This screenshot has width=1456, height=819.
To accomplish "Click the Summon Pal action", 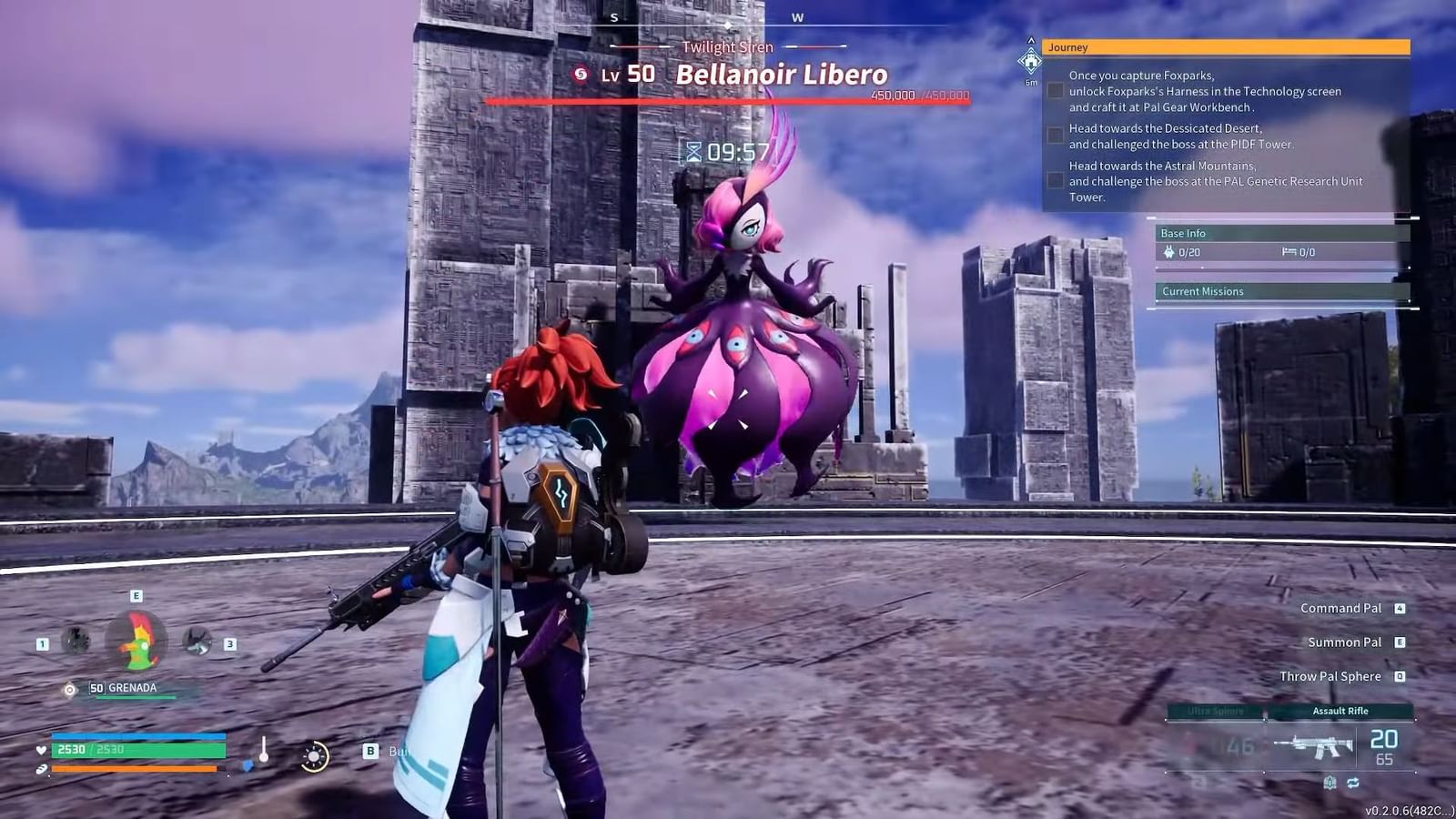I will coord(1344,642).
